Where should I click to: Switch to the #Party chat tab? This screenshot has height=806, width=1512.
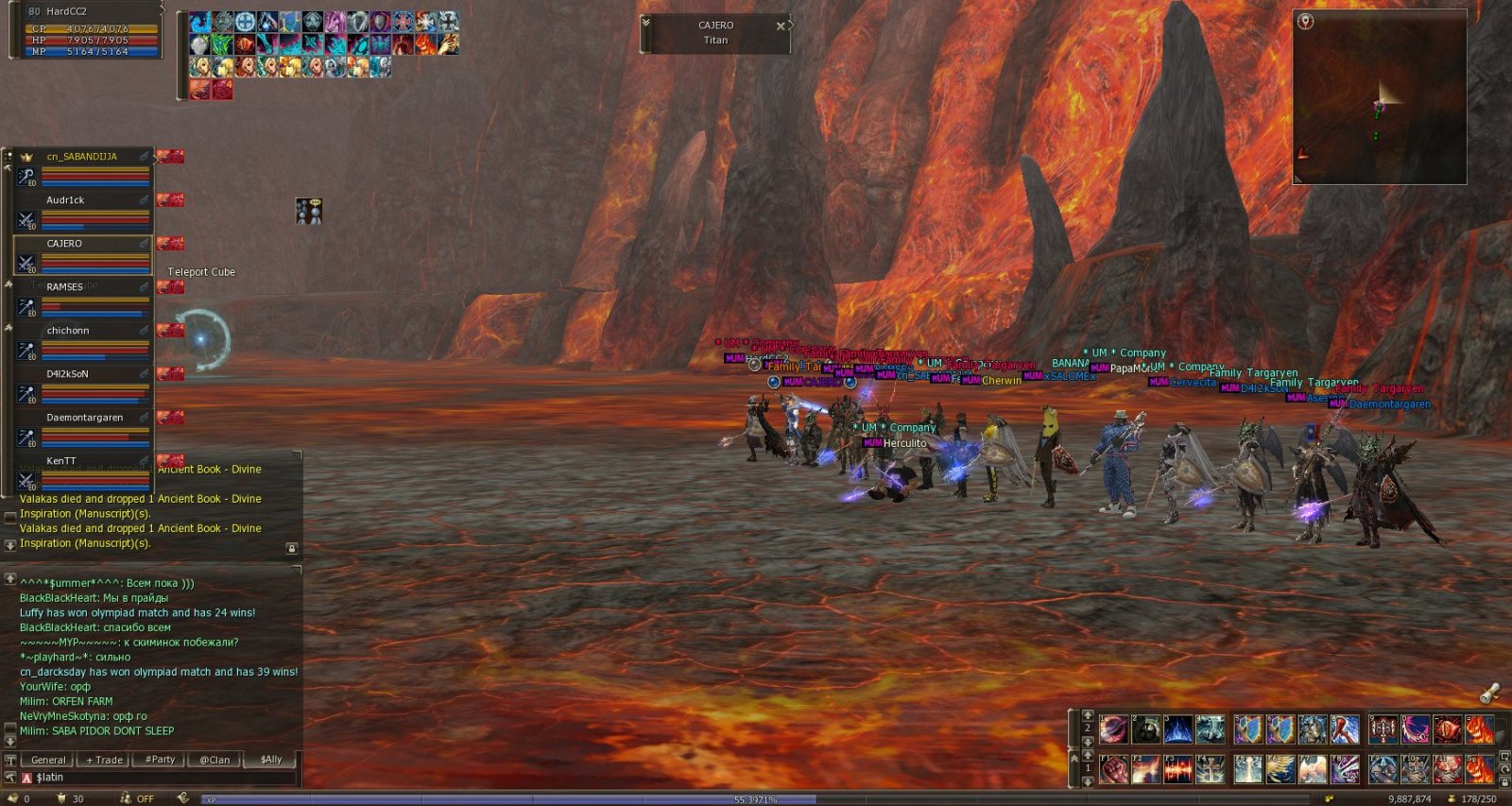(161, 760)
